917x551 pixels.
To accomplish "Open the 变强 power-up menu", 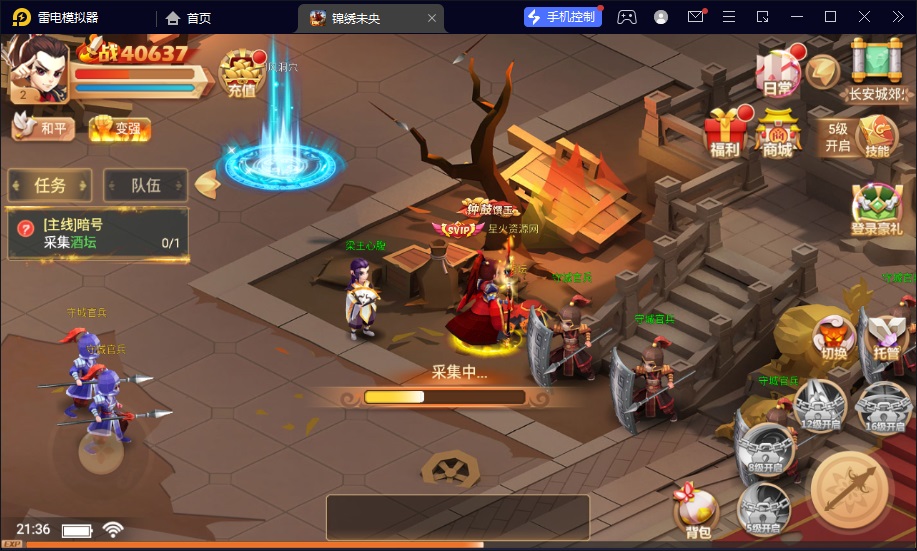I will tap(119, 127).
